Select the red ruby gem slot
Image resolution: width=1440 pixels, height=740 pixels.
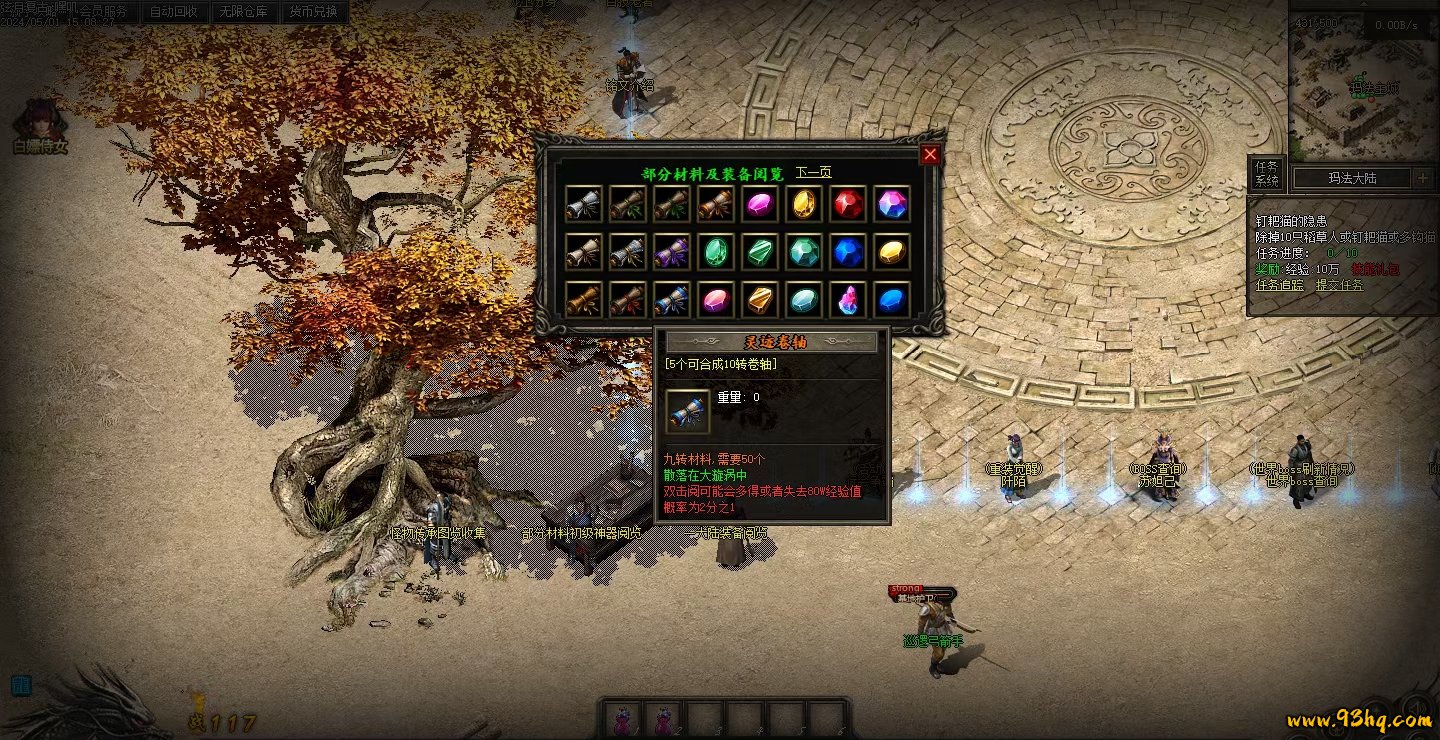click(847, 204)
